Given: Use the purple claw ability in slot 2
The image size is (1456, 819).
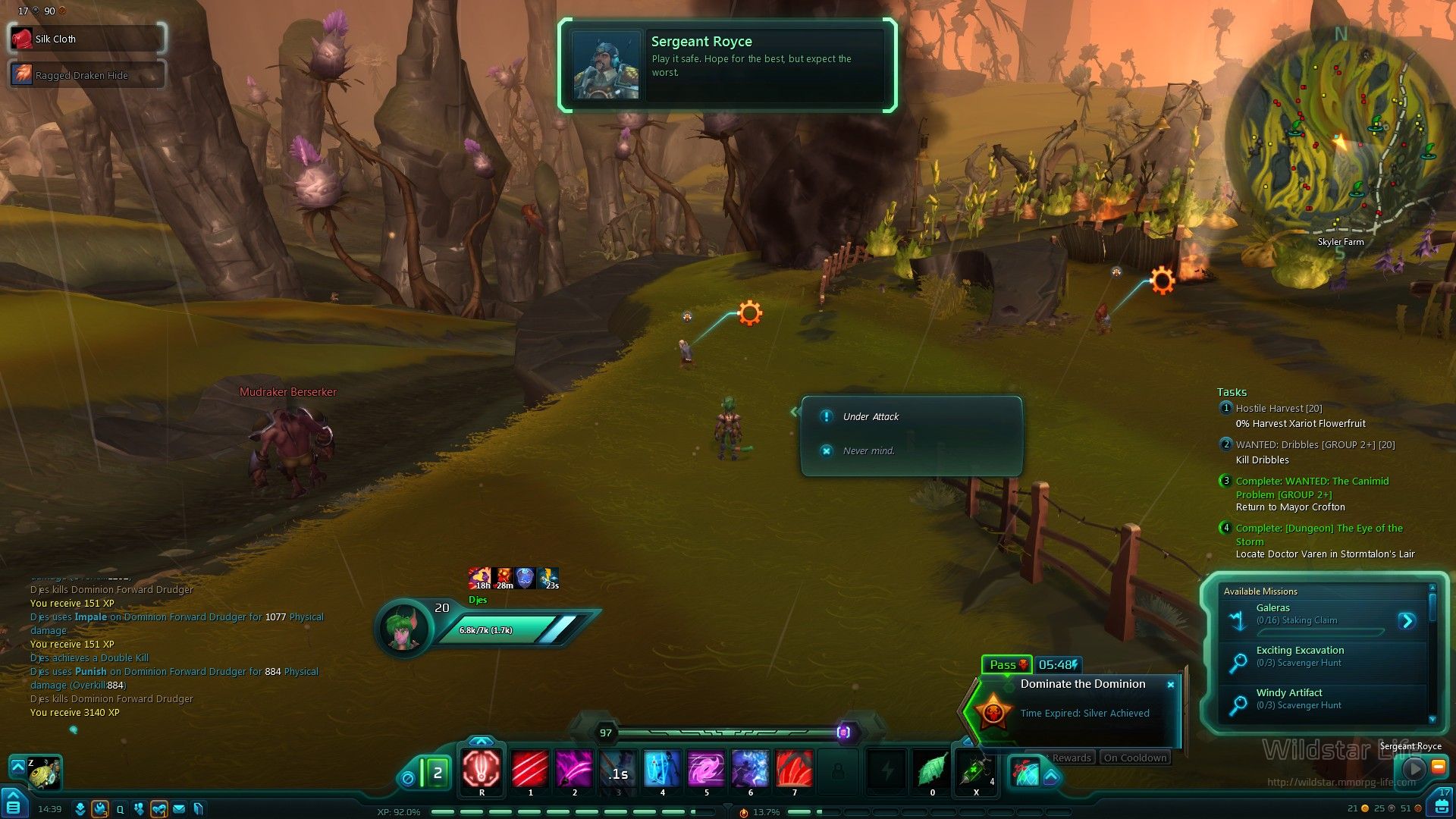Looking at the screenshot, I should [574, 768].
